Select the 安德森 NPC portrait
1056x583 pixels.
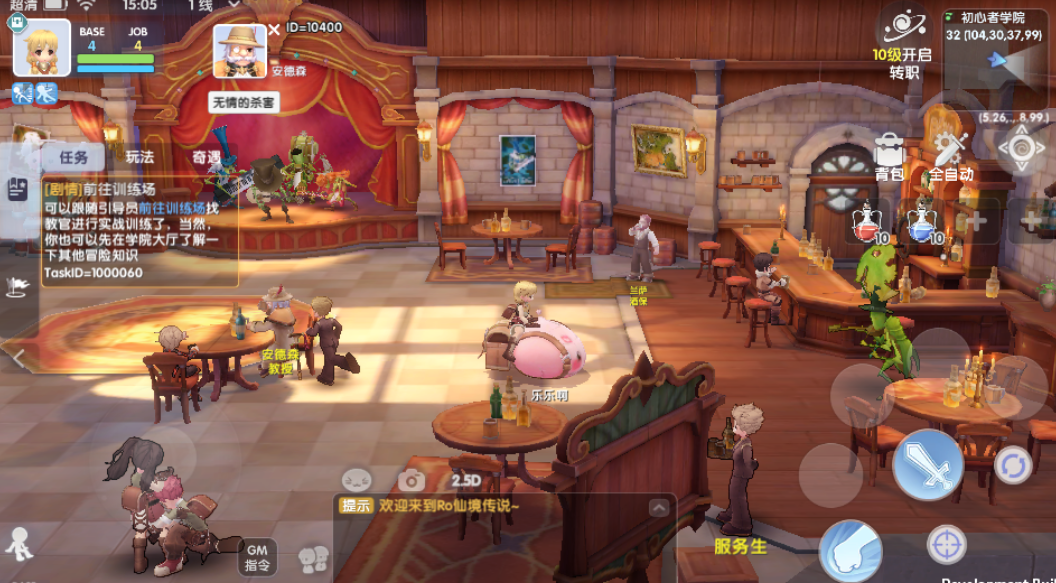click(x=240, y=50)
